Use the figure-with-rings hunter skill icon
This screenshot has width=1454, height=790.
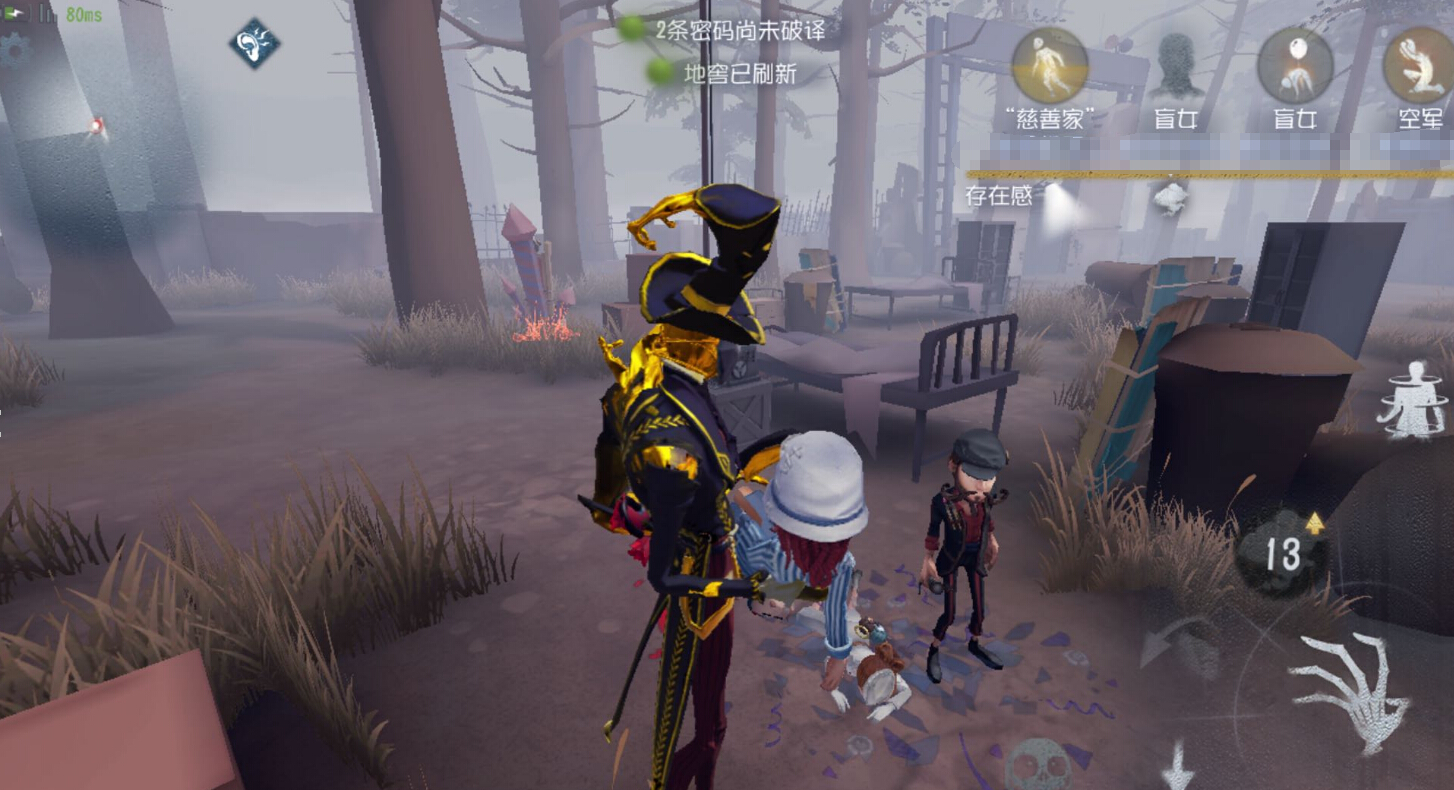[1412, 400]
